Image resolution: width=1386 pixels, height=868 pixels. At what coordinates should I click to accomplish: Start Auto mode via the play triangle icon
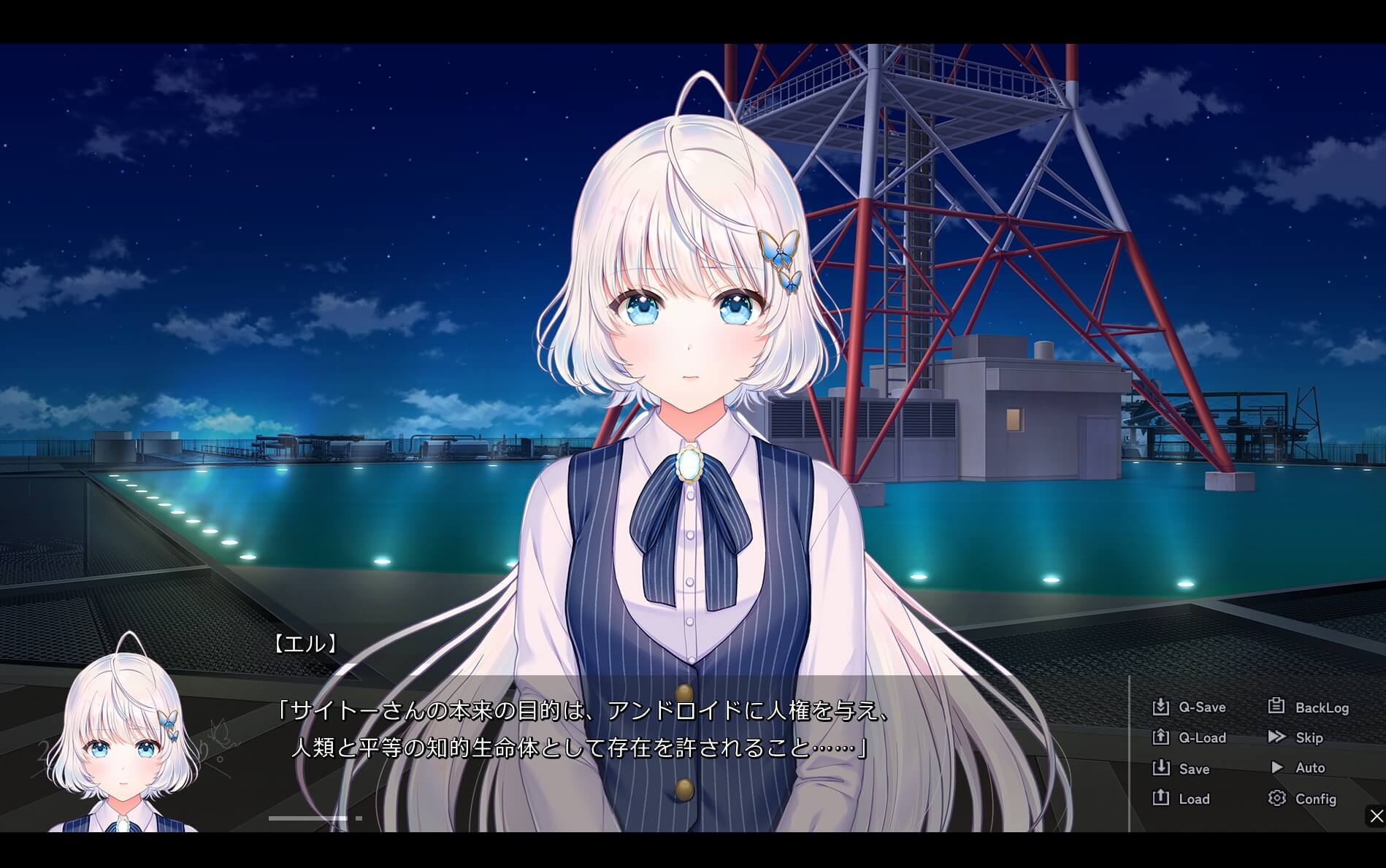[1278, 768]
